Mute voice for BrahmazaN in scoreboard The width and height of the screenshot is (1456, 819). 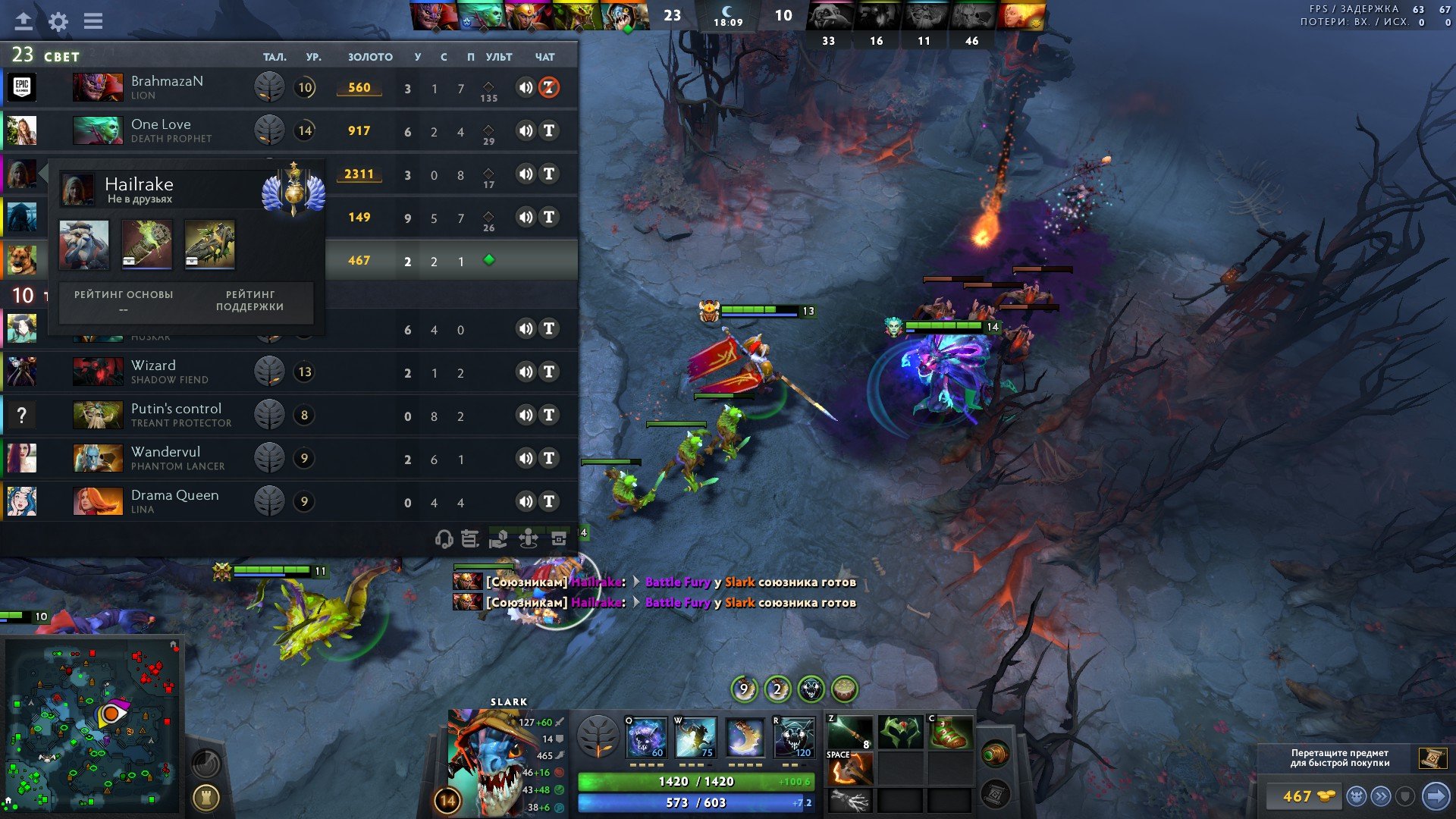click(x=525, y=88)
